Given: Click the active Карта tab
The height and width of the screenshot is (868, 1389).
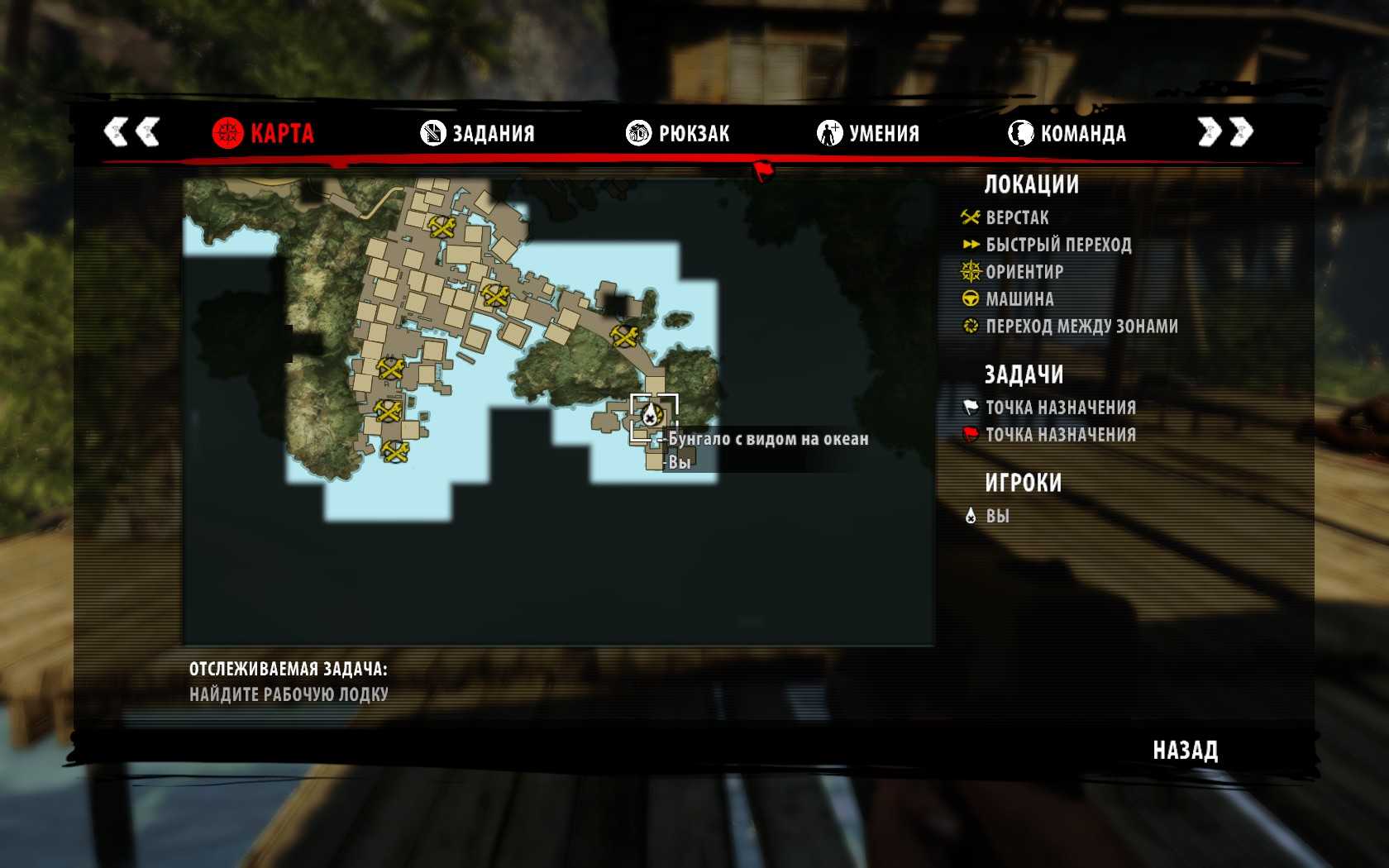Looking at the screenshot, I should point(263,133).
